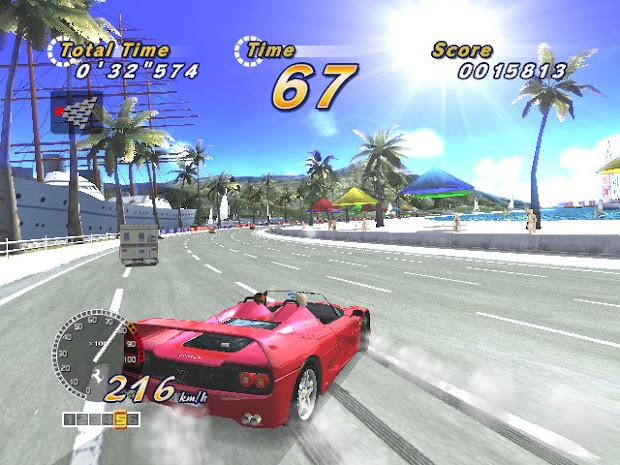The height and width of the screenshot is (465, 620).
Task: Click the checkered flag course progress indicator
Action: click(77, 111)
